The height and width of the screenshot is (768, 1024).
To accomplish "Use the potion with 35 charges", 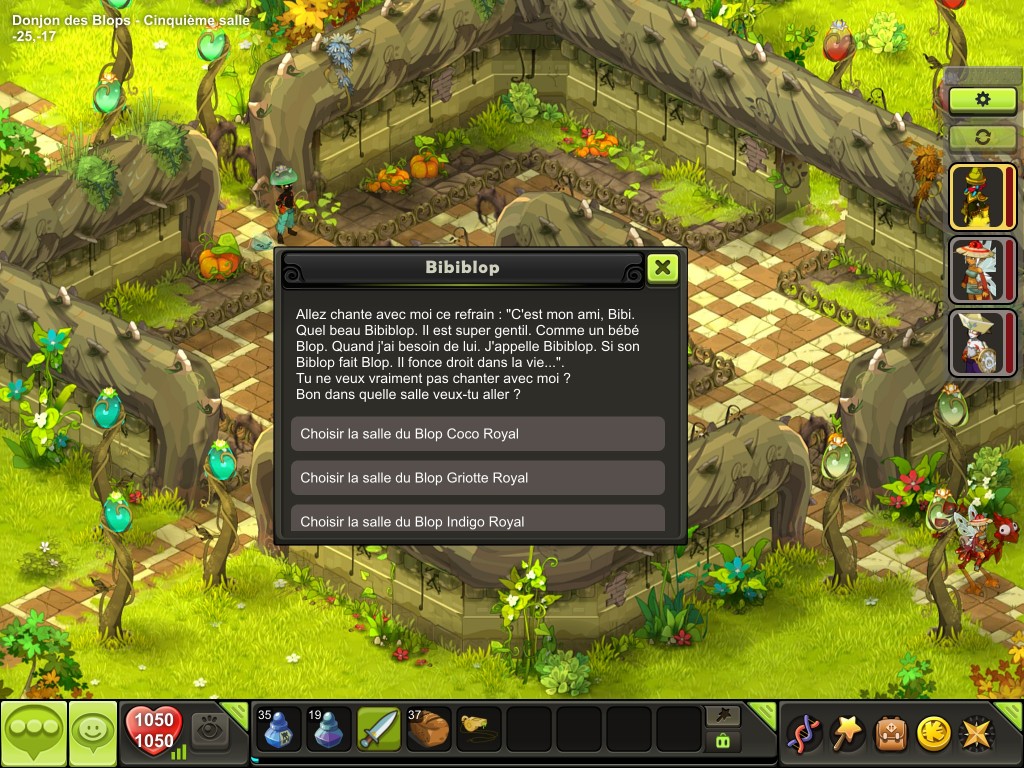I will pos(279,730).
